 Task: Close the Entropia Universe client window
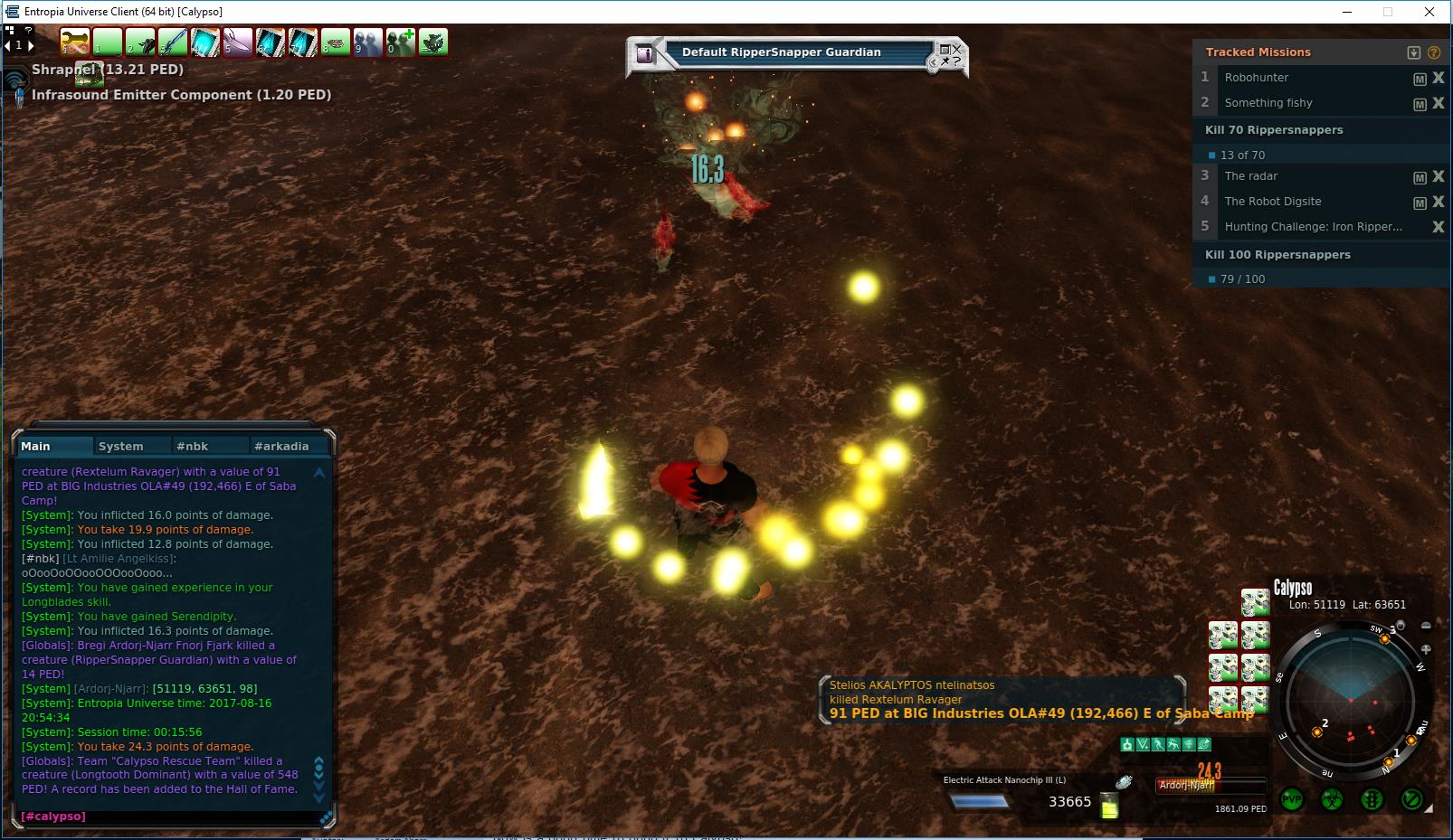click(x=1429, y=12)
